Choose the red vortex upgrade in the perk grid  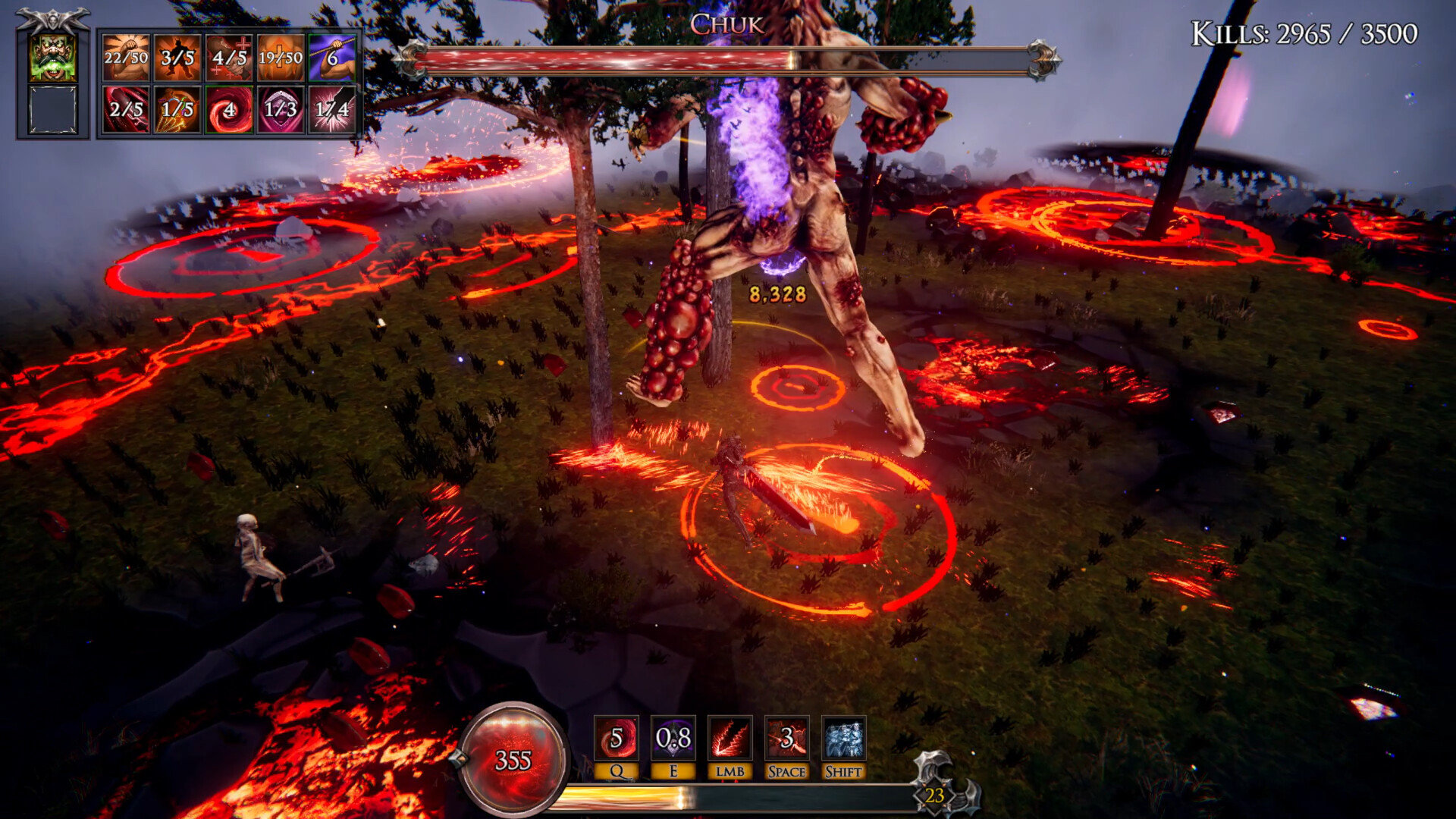click(229, 109)
